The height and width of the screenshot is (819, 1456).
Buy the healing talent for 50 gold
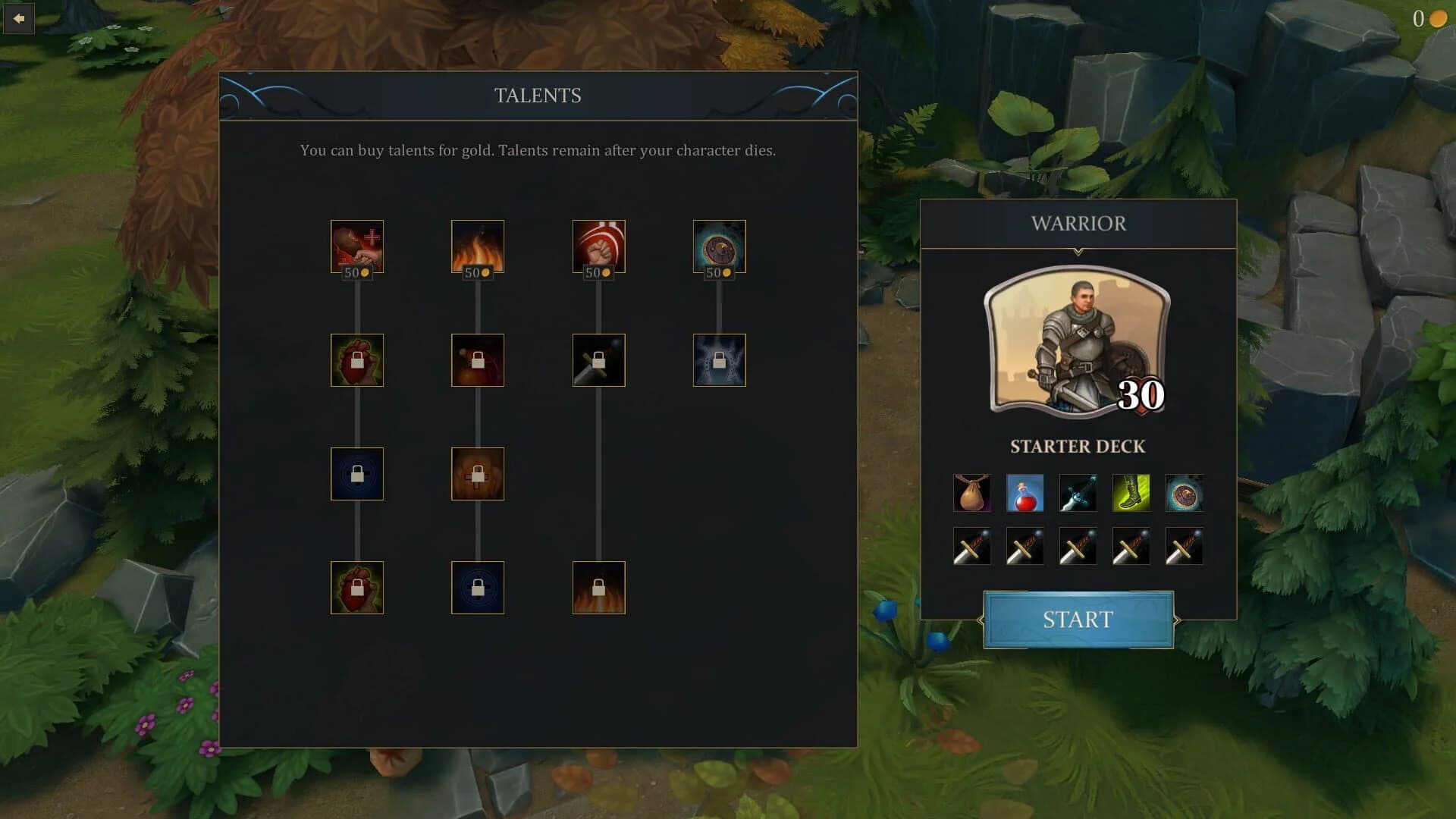[356, 246]
